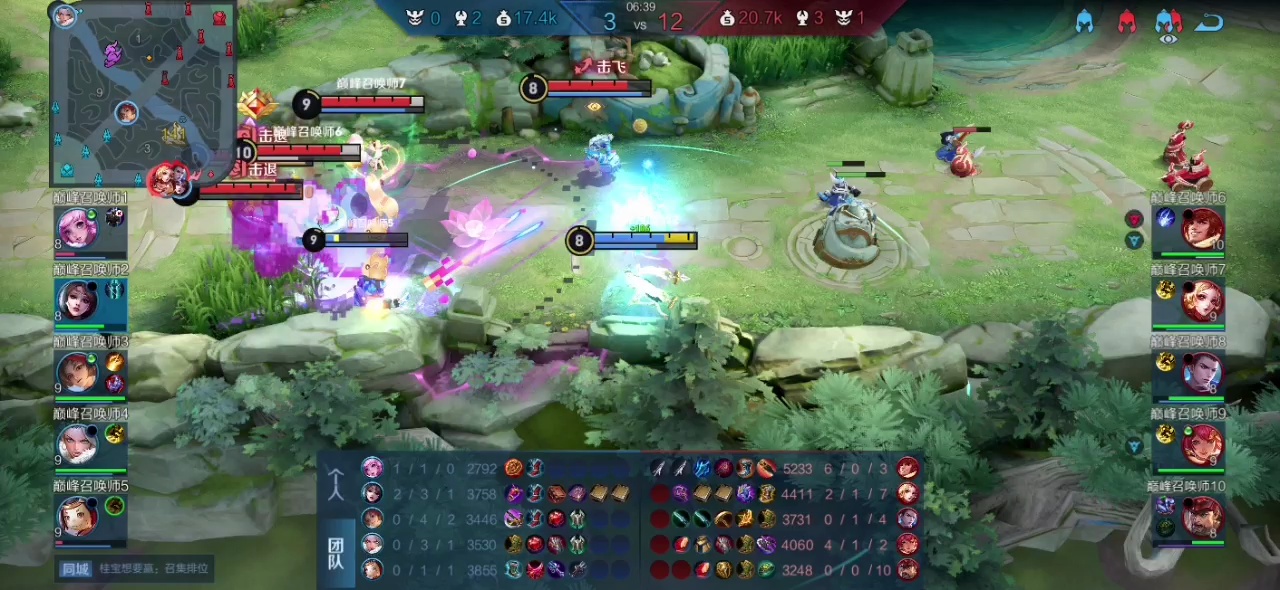Click the blue return arrow button
Screen dimensions: 1280x590
click(x=1210, y=22)
